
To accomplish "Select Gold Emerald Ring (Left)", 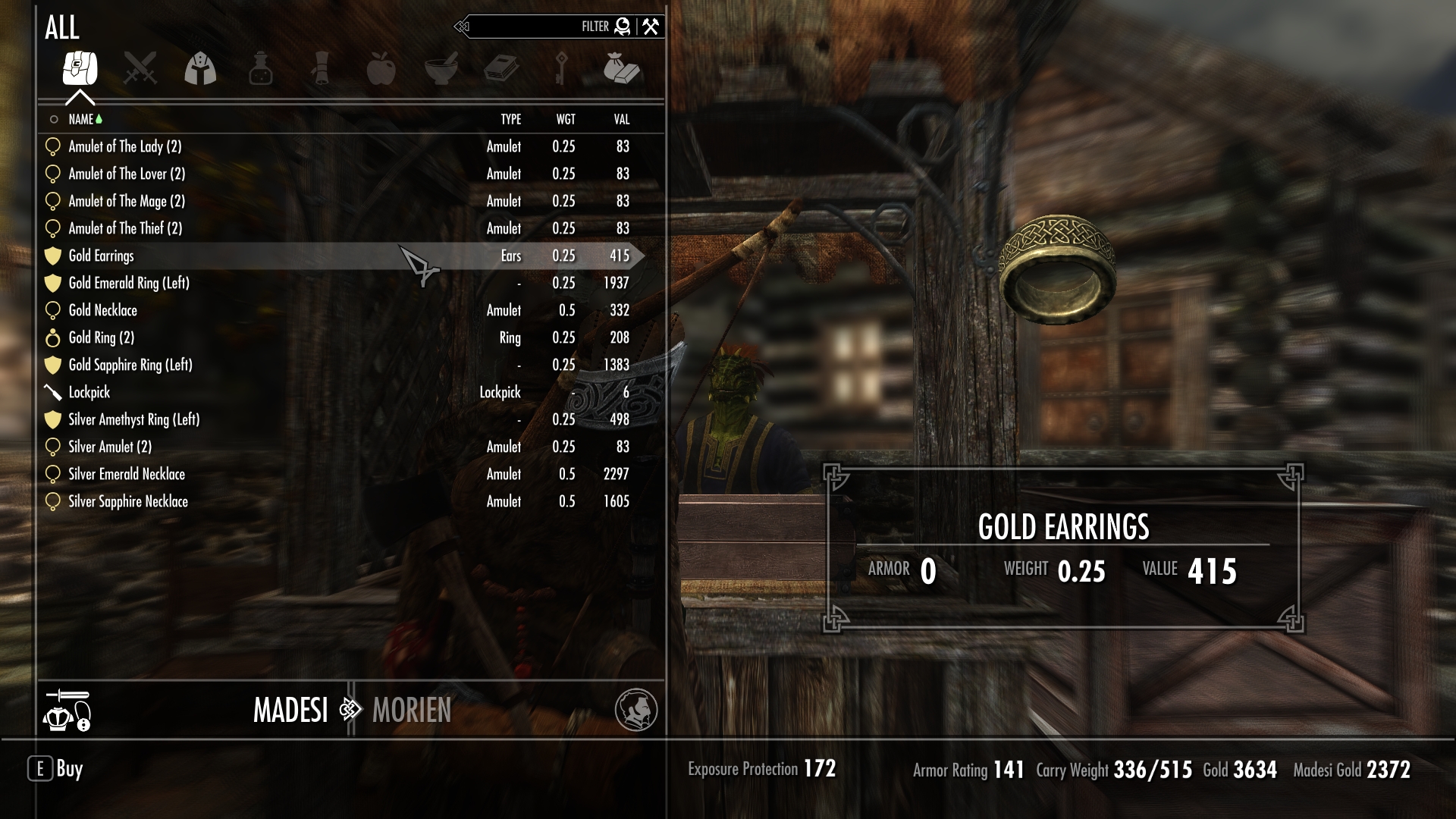I will (128, 284).
